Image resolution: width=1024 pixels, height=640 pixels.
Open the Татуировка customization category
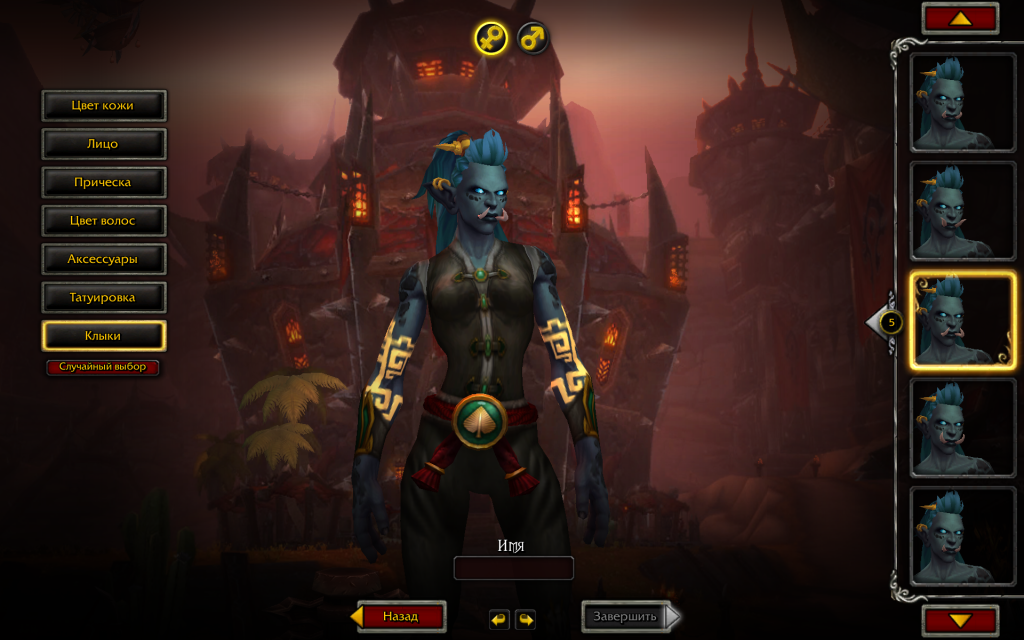pos(103,297)
